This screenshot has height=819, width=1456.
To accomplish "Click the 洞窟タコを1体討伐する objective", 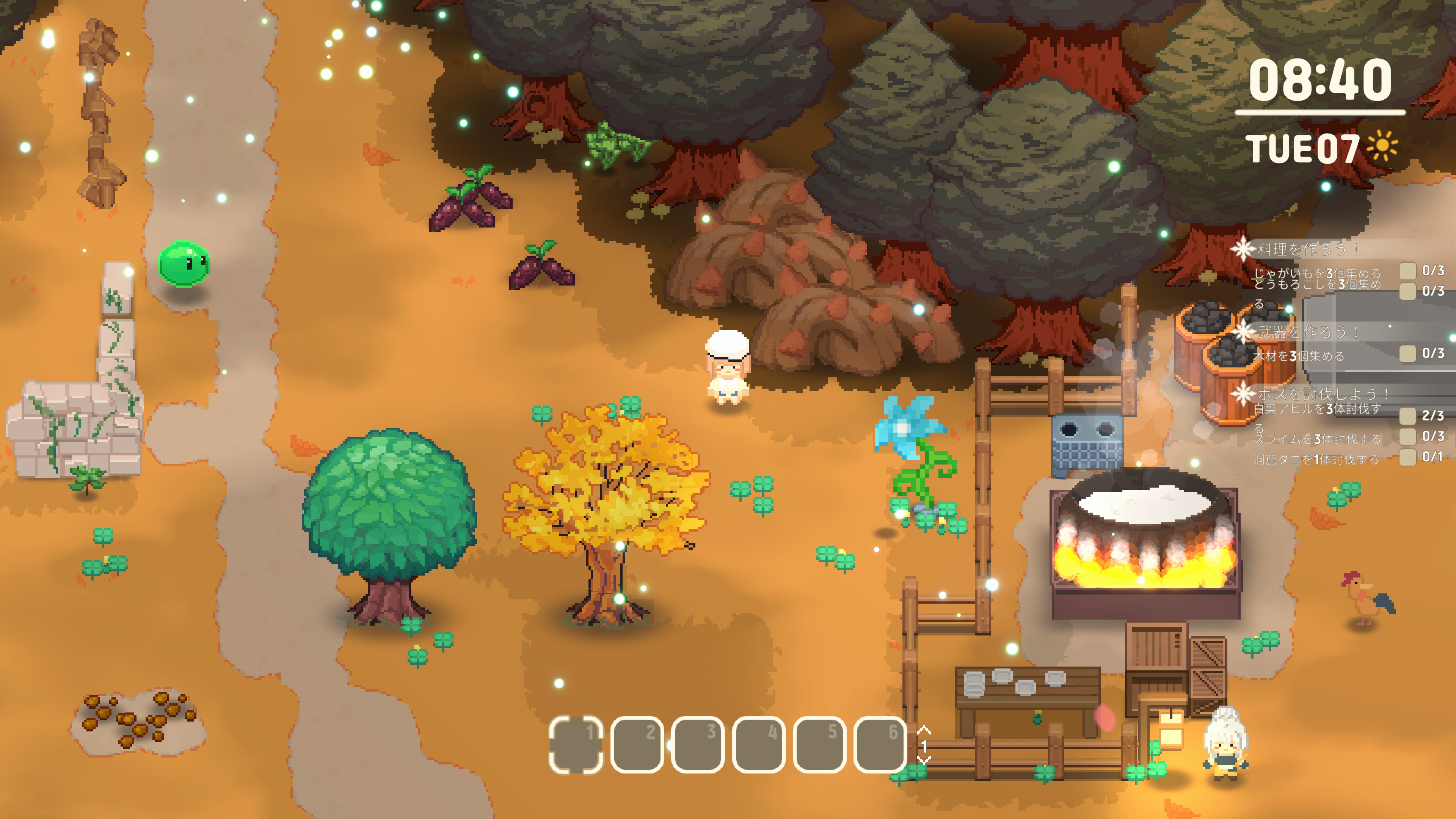I will [1316, 459].
